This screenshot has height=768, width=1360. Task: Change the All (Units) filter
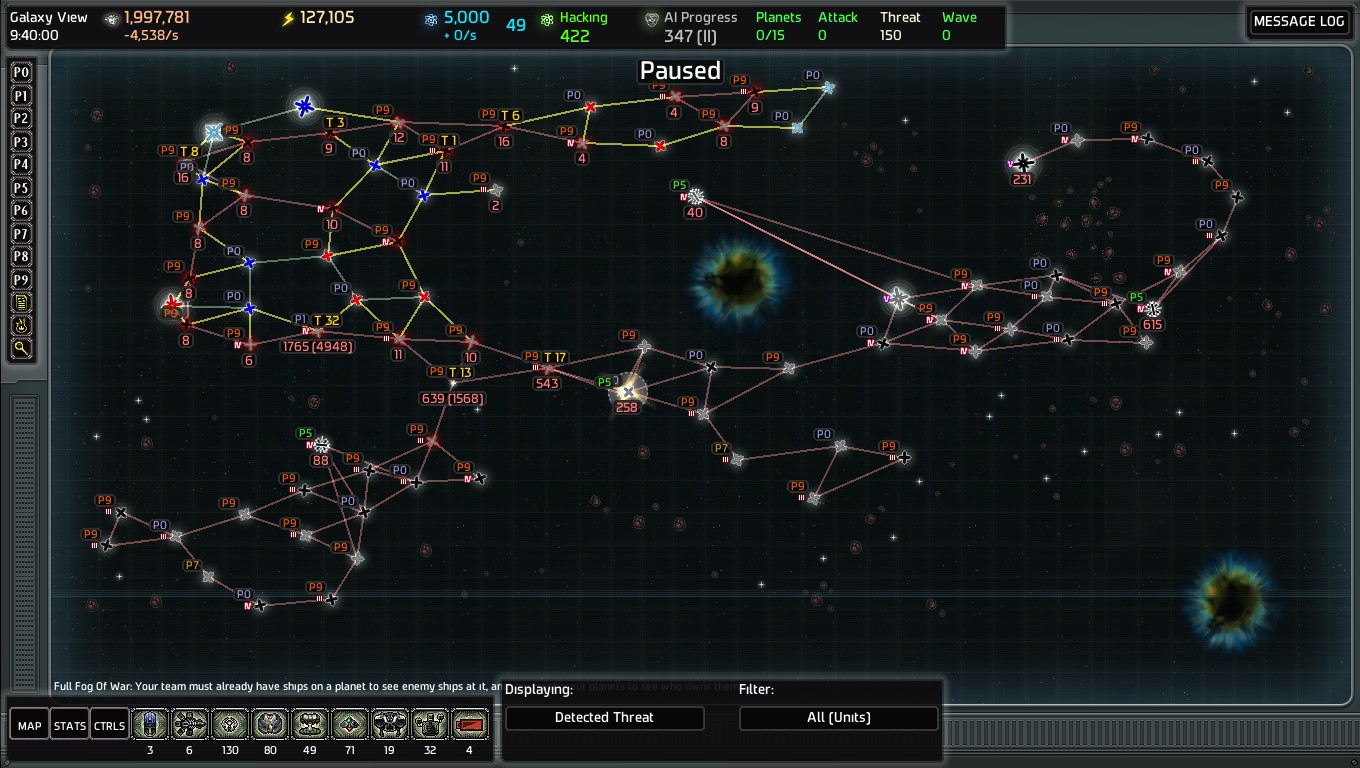click(838, 717)
